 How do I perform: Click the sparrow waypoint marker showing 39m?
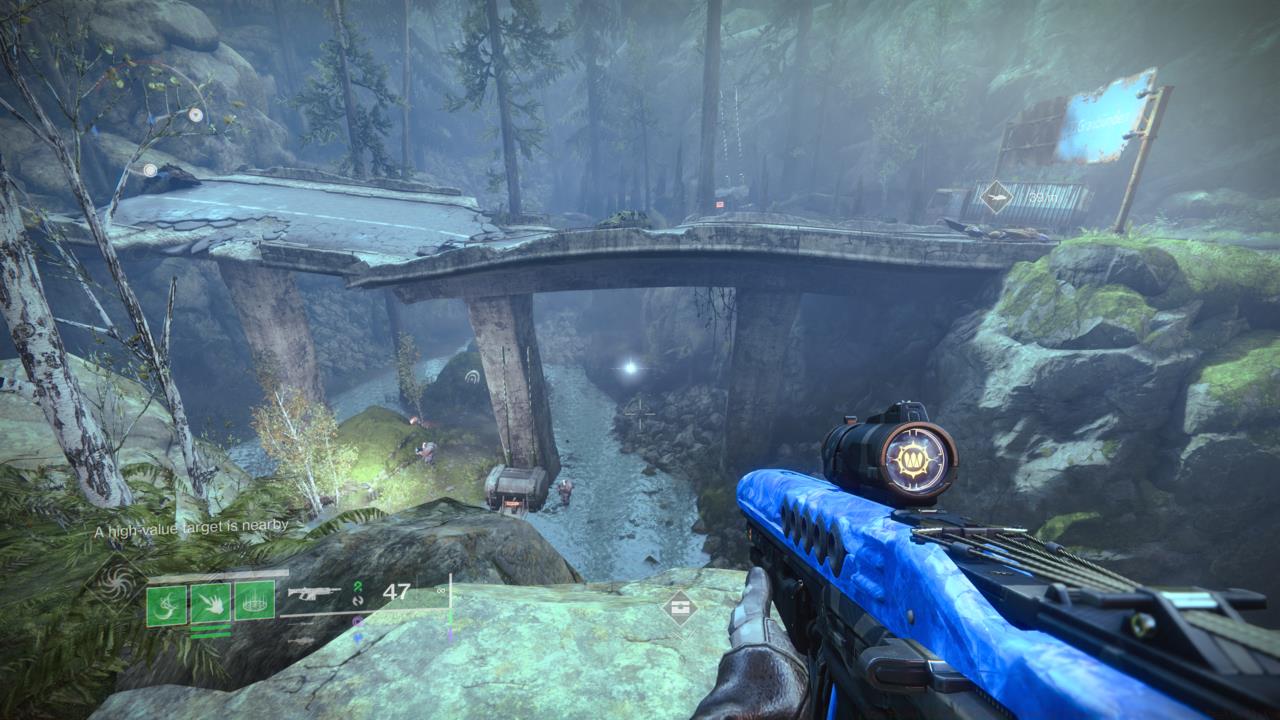click(x=996, y=196)
